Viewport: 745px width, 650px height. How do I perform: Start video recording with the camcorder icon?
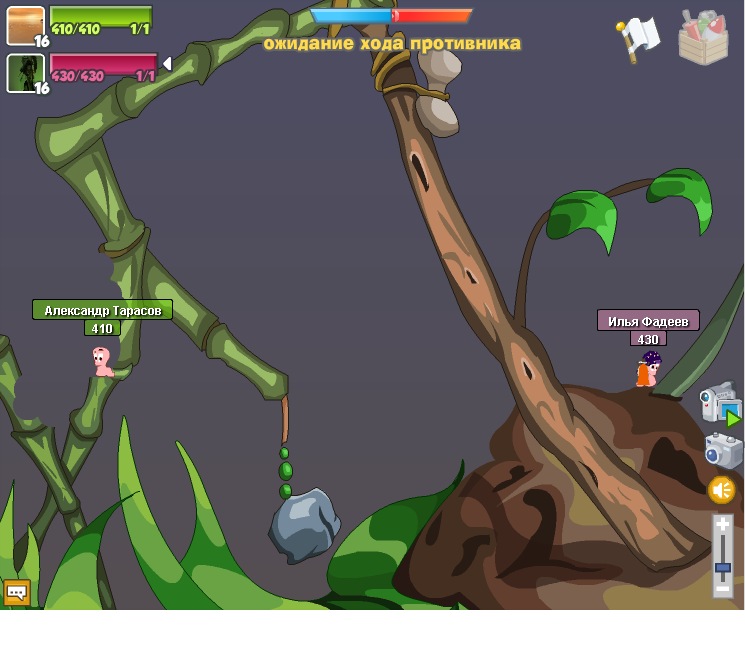(719, 403)
